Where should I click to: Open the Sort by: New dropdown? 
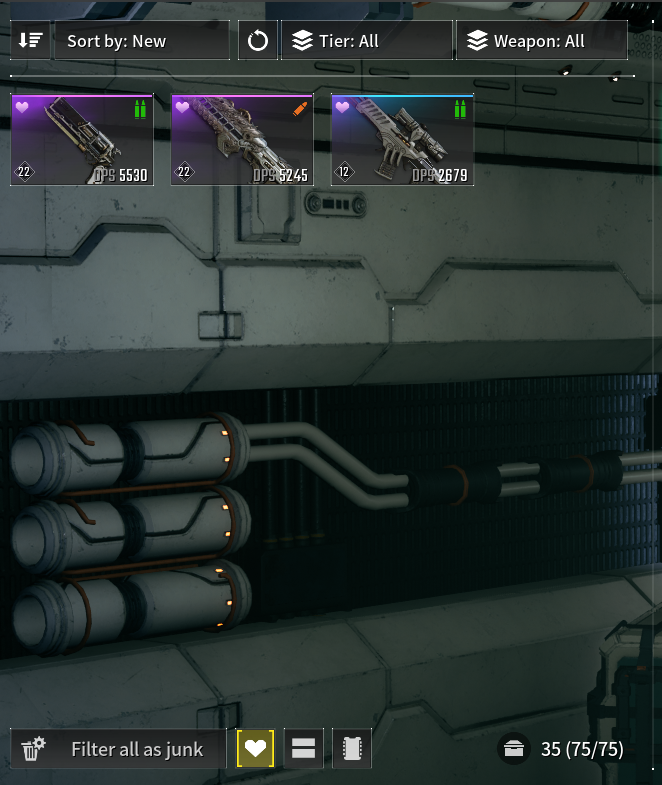[x=141, y=41]
